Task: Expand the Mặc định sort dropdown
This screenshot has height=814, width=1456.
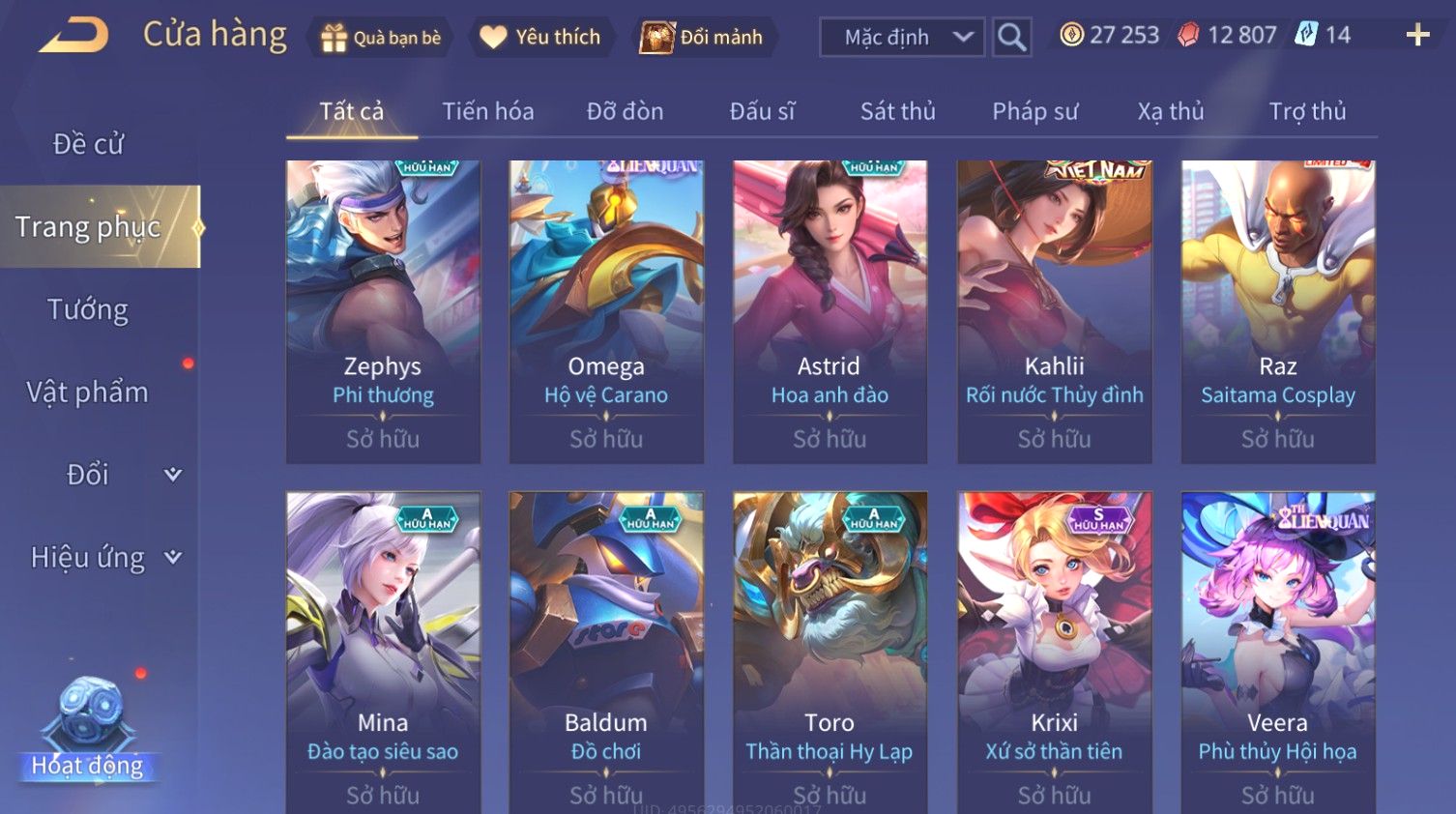Action: point(902,38)
